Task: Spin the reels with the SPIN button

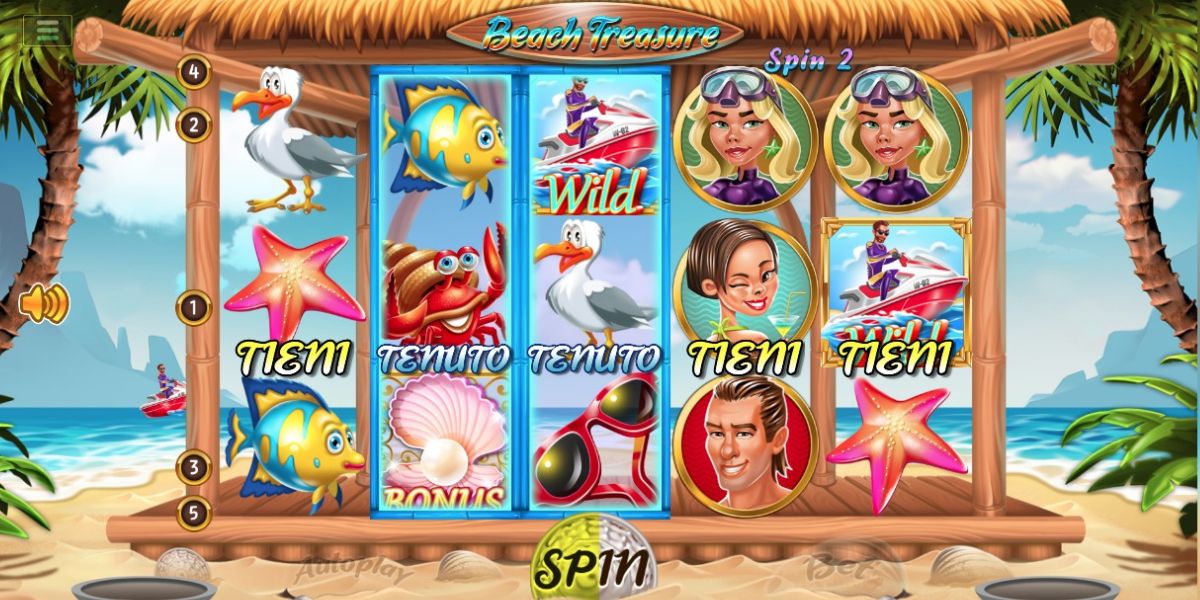Action: 590,566
